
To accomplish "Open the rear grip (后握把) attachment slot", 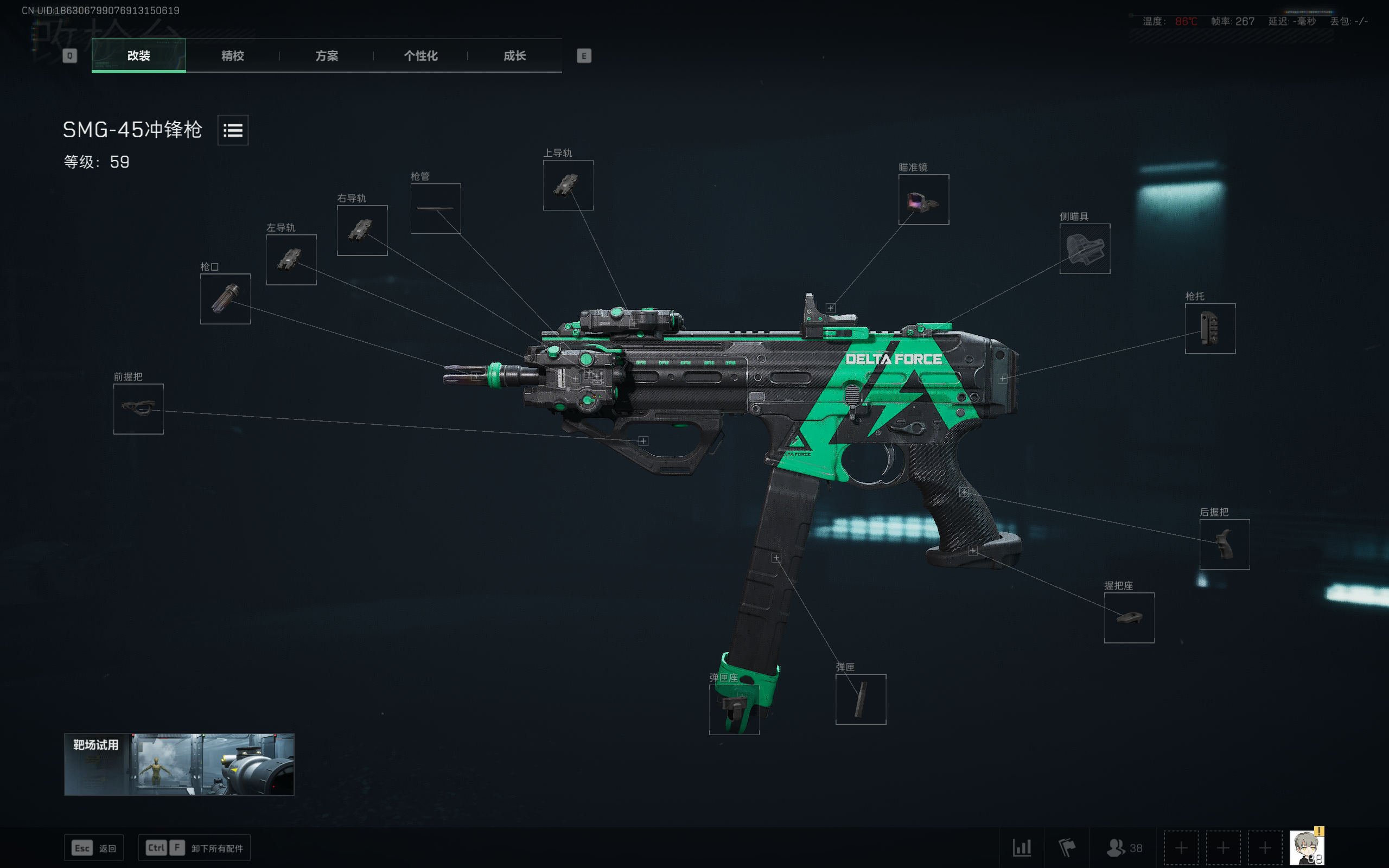I will (x=1225, y=544).
